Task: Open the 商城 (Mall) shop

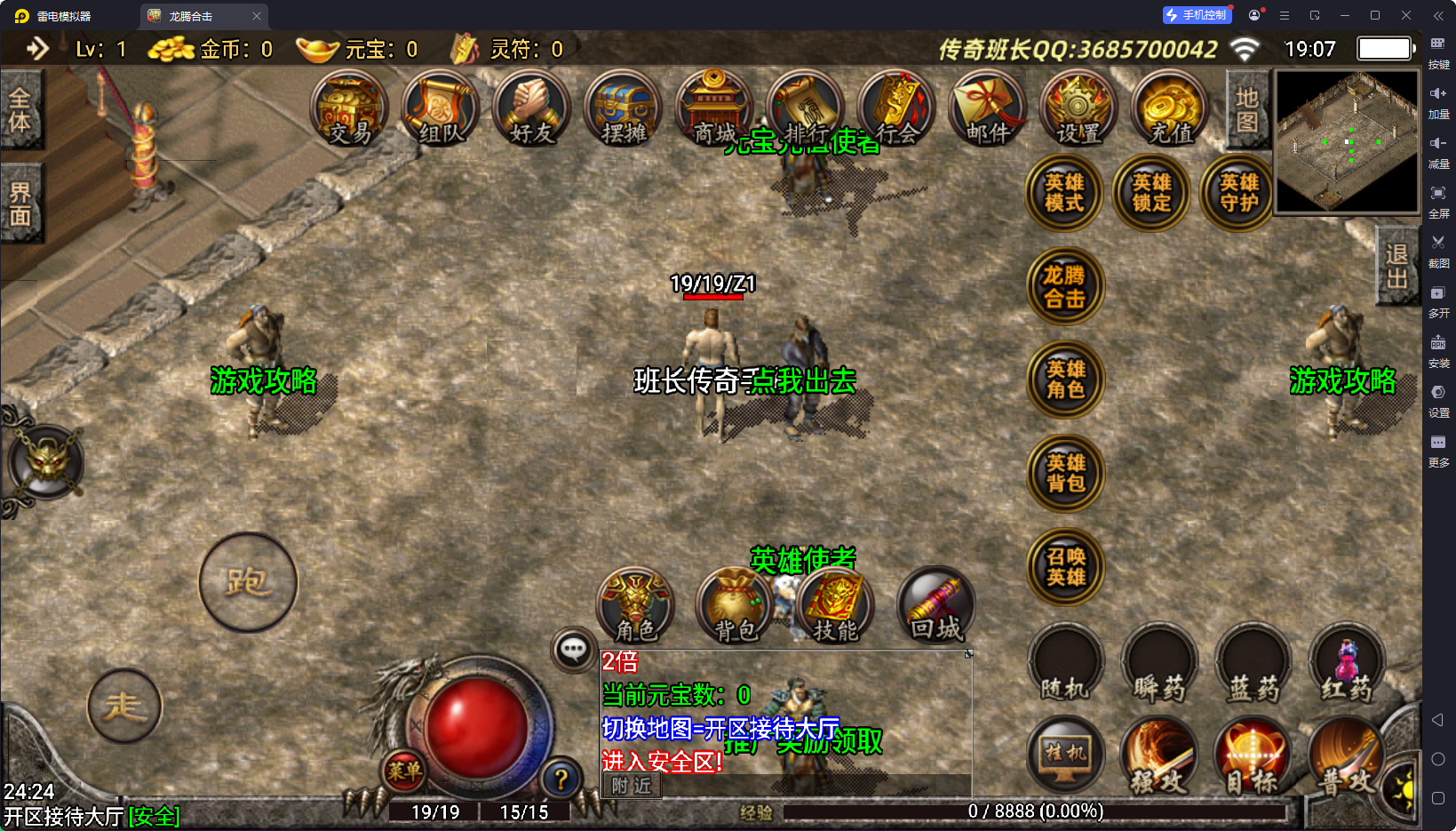Action: (713, 109)
